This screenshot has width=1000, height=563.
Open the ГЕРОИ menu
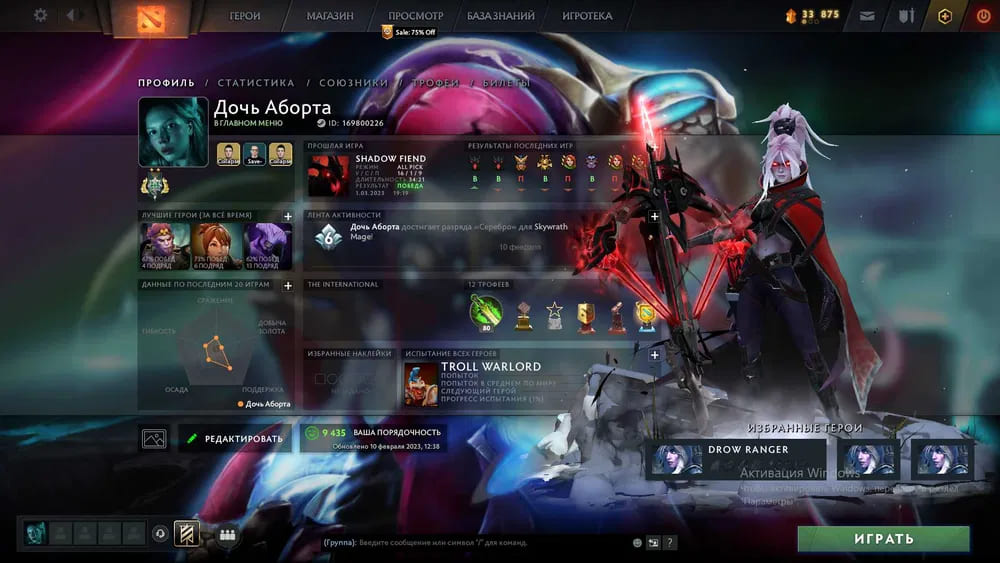coord(245,16)
